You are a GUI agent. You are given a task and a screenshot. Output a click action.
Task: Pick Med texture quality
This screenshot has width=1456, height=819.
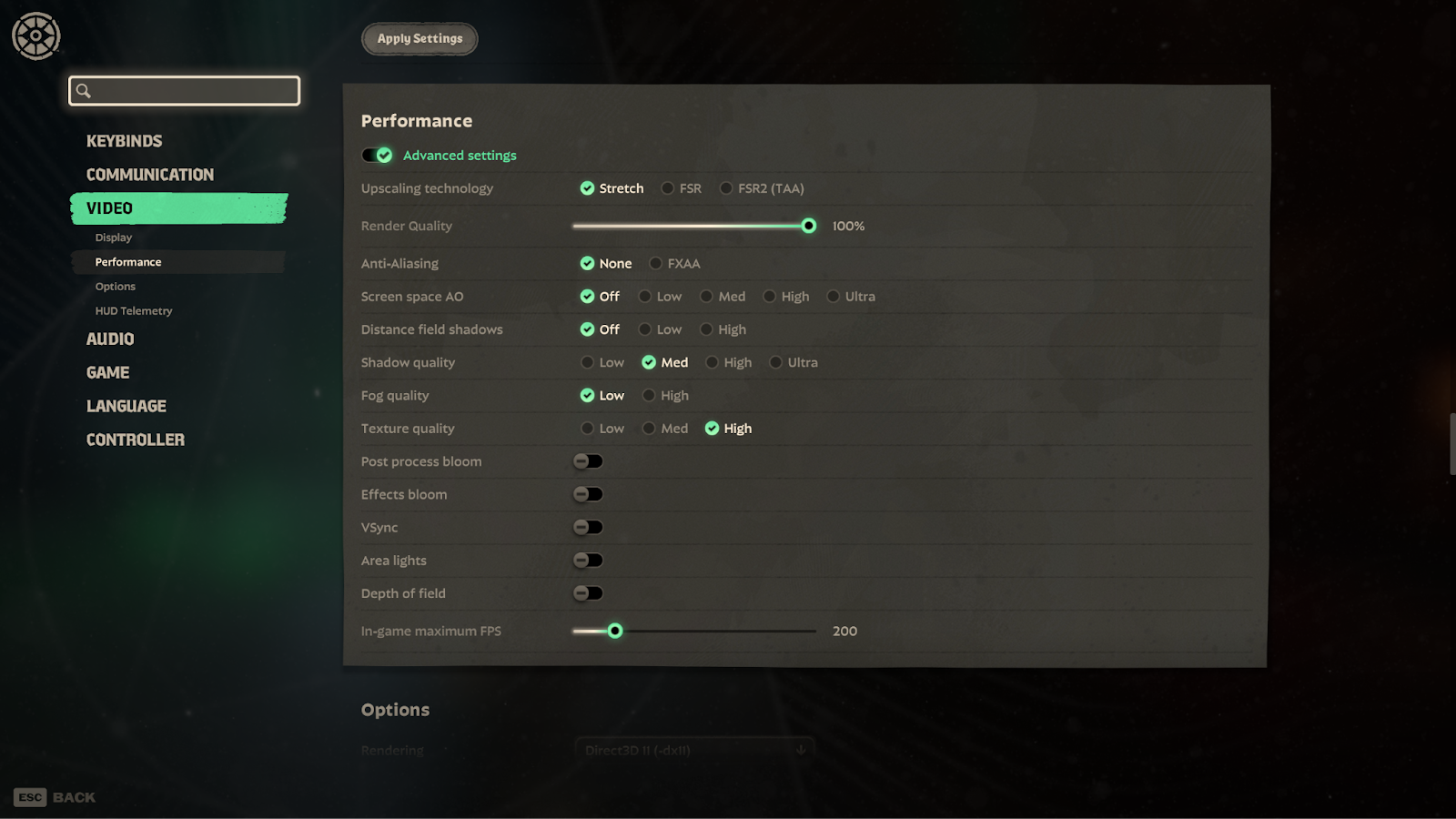click(649, 429)
